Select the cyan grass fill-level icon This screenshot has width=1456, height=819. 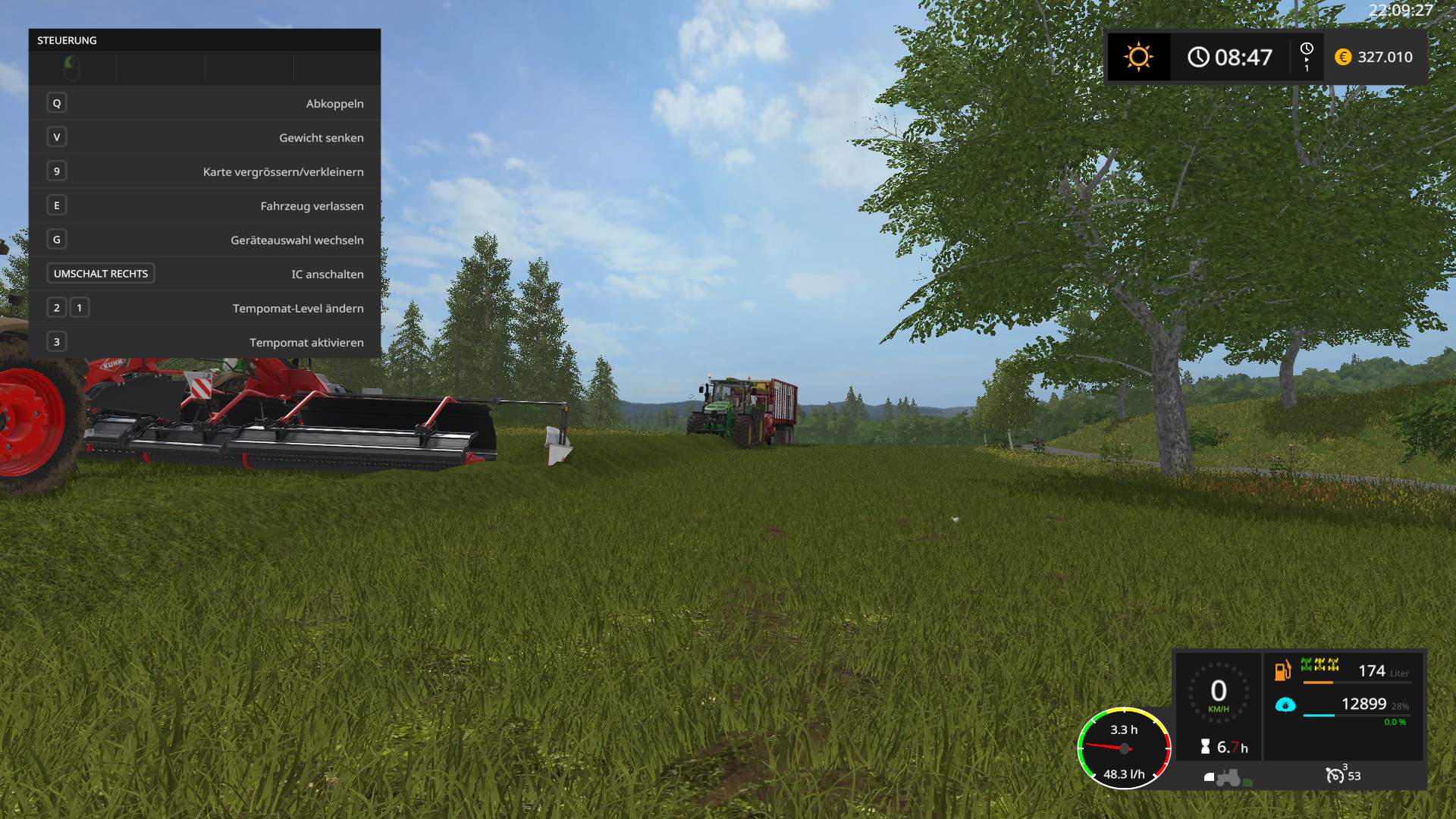click(1285, 704)
